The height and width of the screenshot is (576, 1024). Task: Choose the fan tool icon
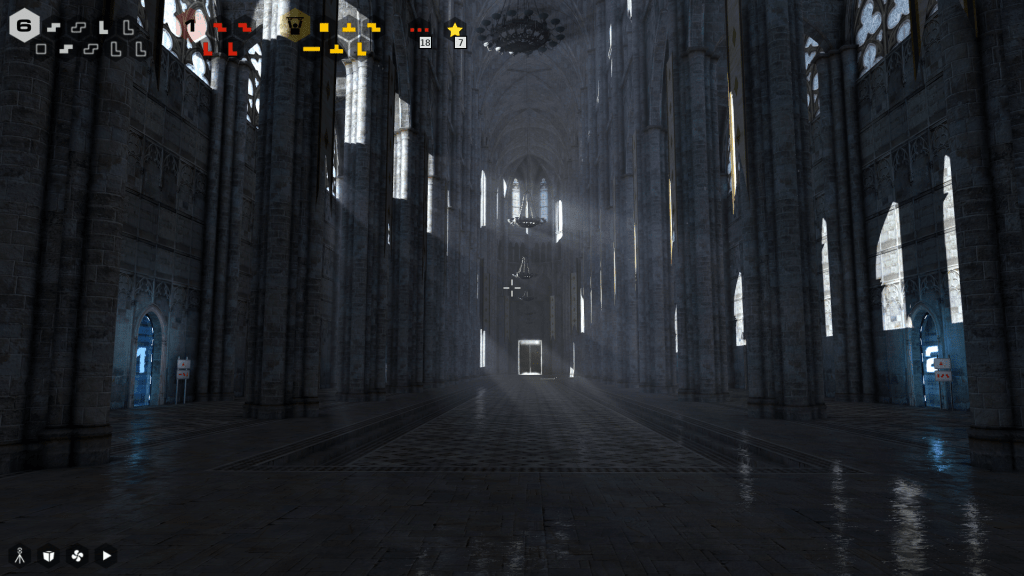pyautogui.click(x=77, y=555)
